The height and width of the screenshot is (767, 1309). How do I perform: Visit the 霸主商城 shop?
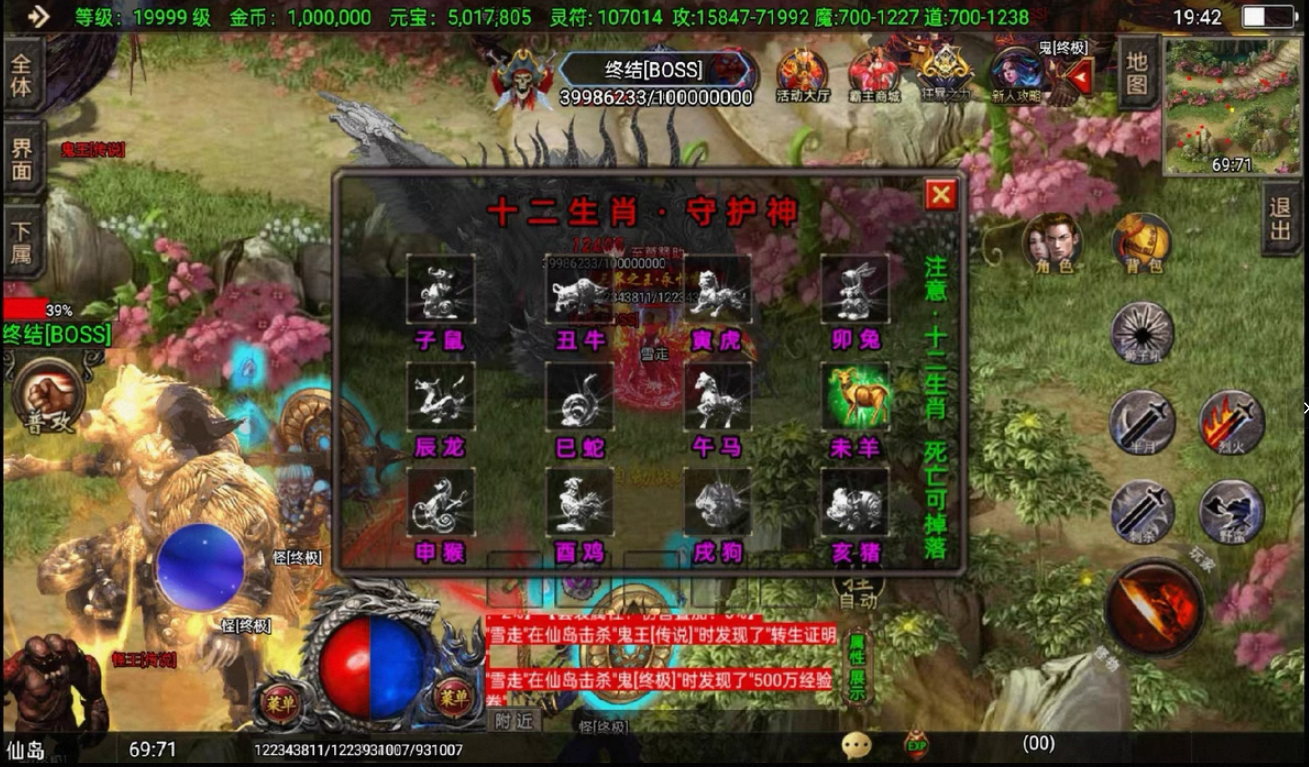tap(874, 76)
